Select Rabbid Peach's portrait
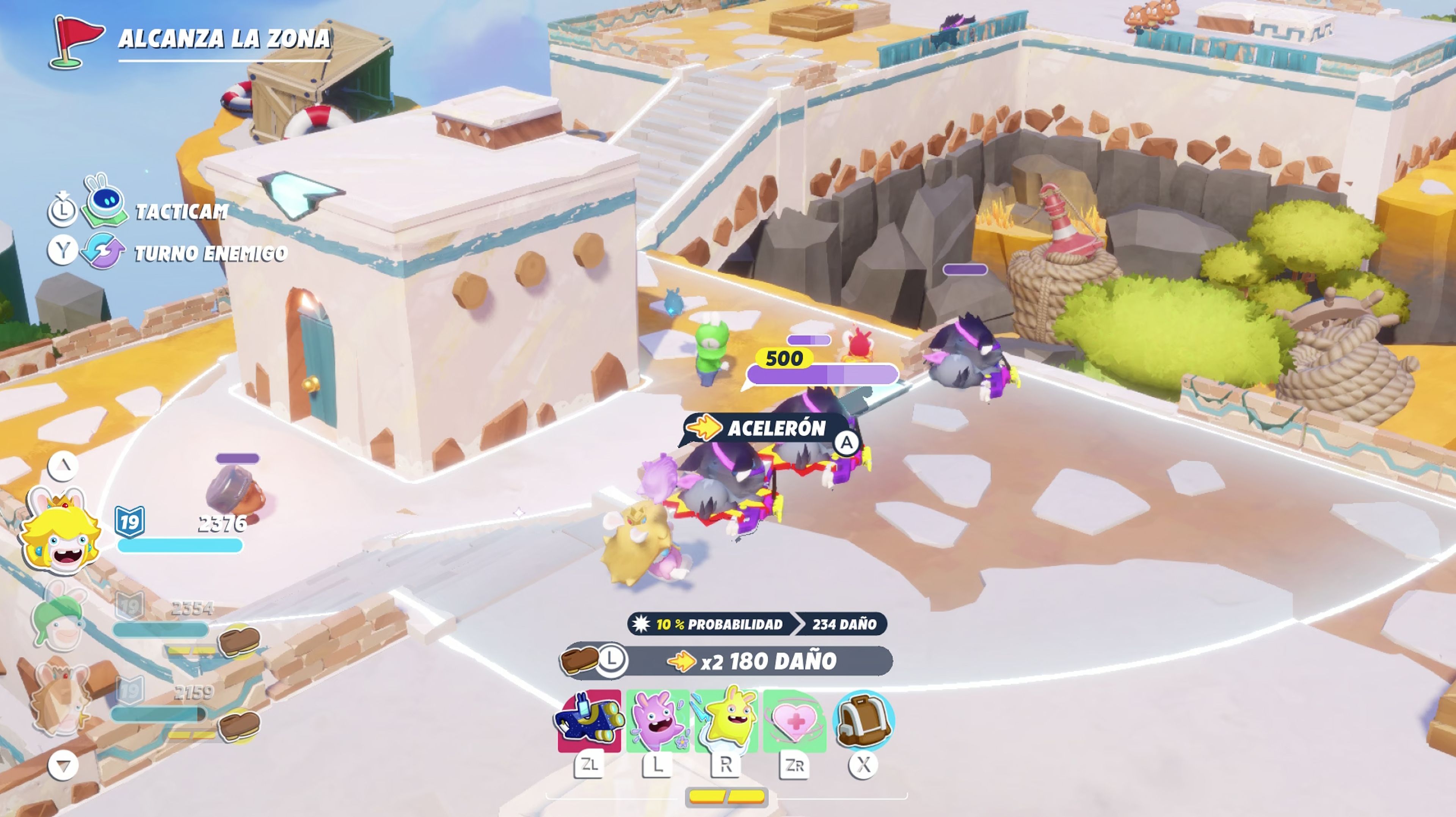This screenshot has height=817, width=1456. [x=61, y=534]
